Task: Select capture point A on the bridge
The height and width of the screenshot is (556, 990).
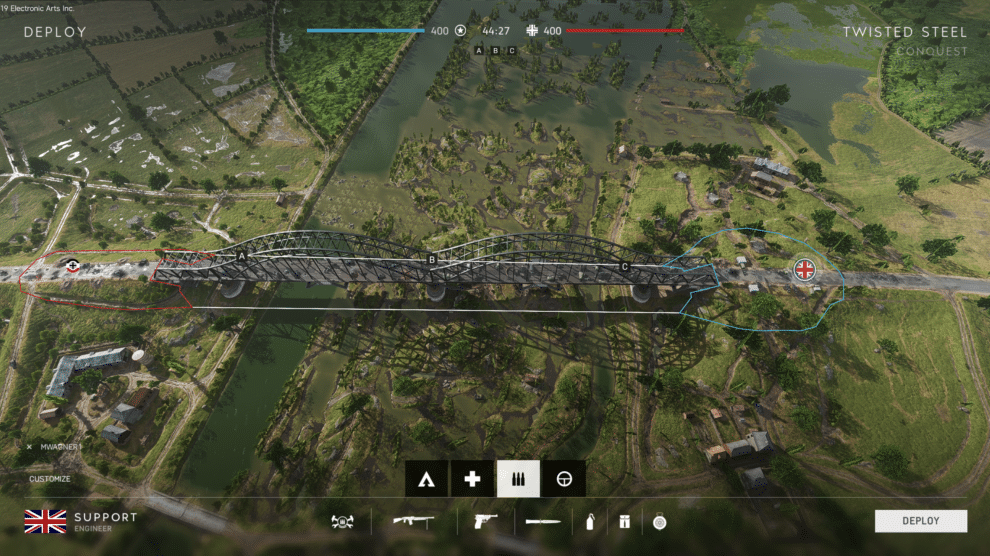Action: click(240, 257)
